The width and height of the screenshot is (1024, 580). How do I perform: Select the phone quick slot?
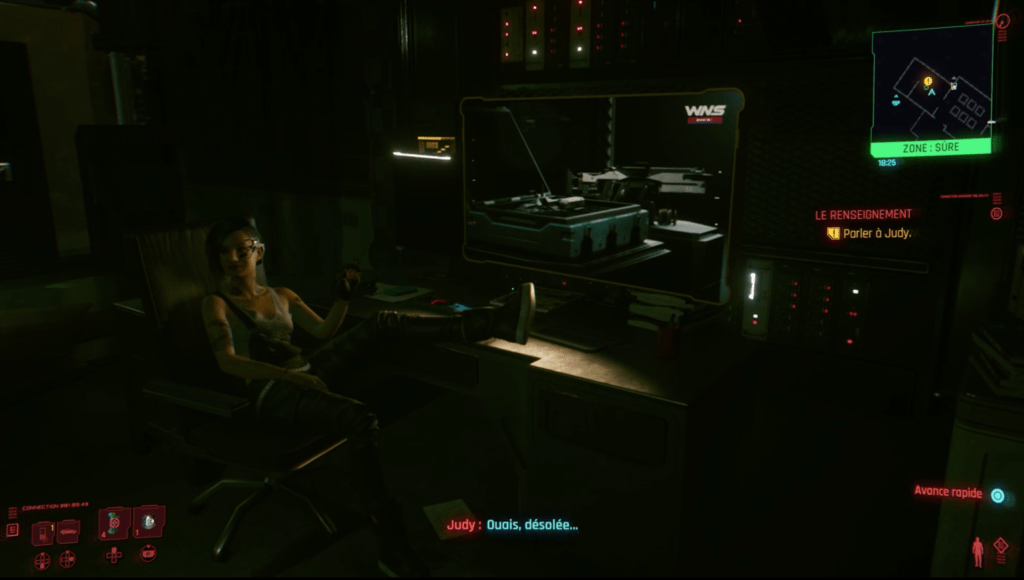pos(42,533)
